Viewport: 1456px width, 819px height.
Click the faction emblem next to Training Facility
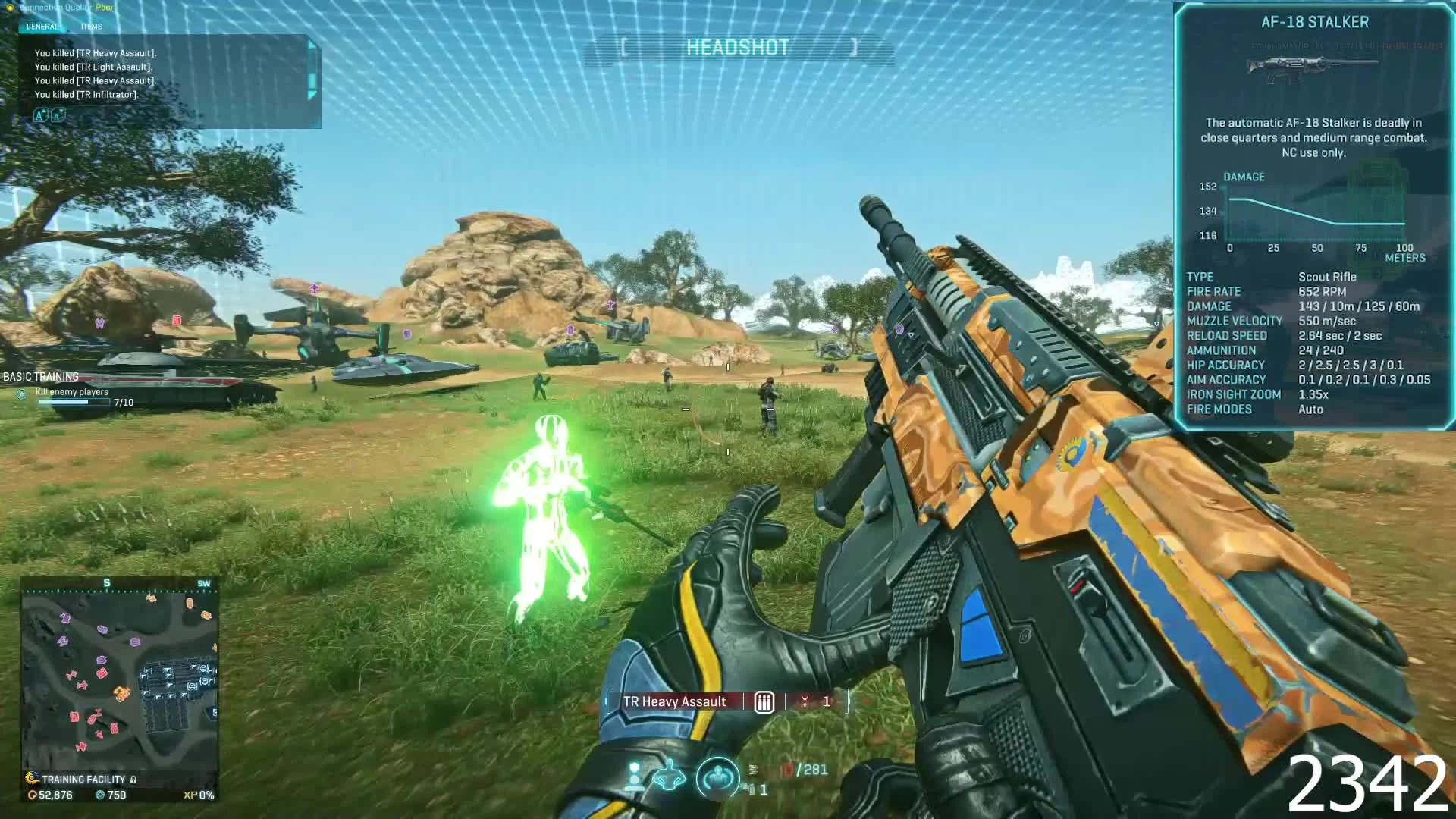pos(31,778)
